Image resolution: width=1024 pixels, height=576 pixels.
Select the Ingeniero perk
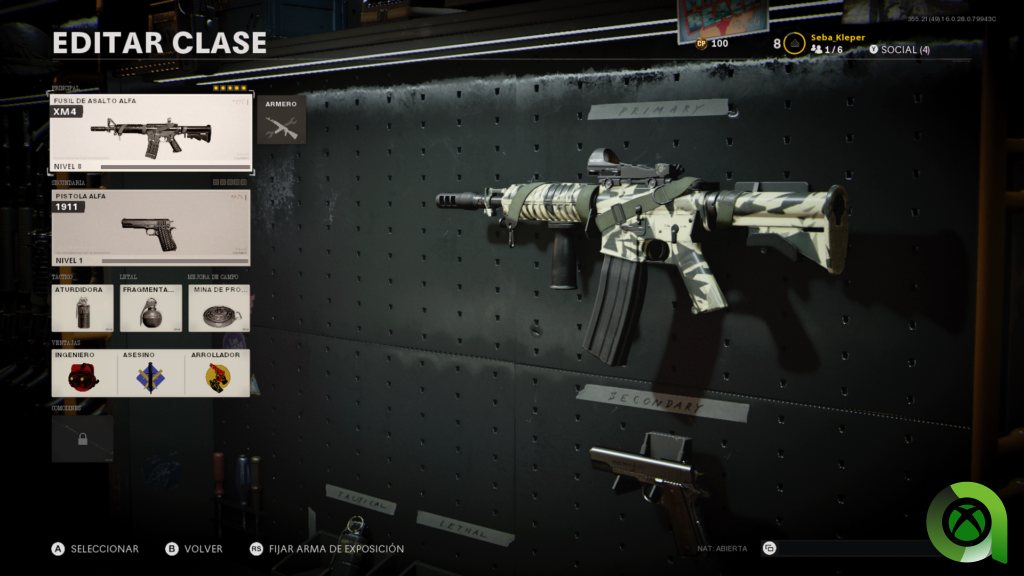click(82, 372)
